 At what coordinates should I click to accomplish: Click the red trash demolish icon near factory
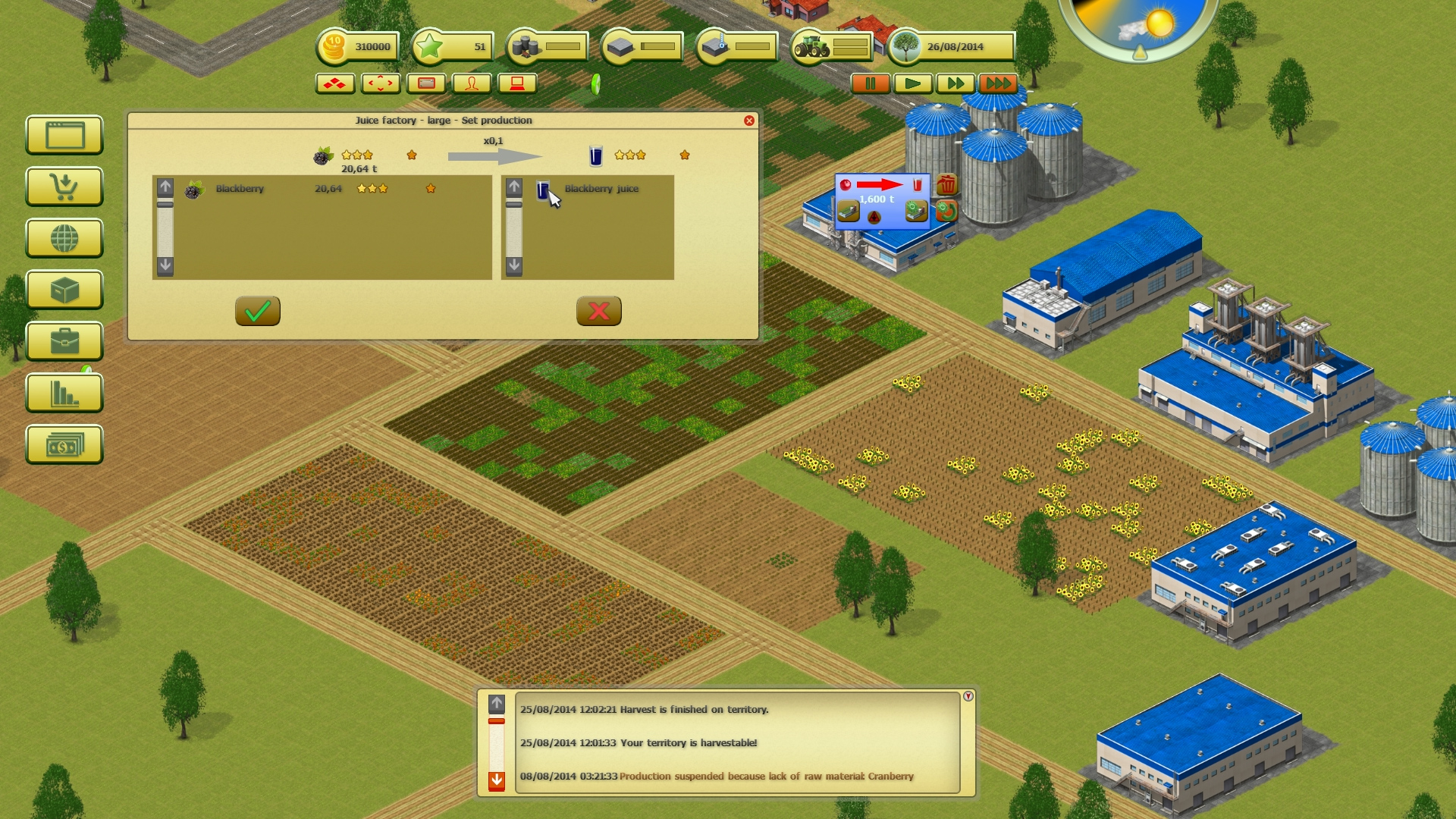(x=945, y=184)
